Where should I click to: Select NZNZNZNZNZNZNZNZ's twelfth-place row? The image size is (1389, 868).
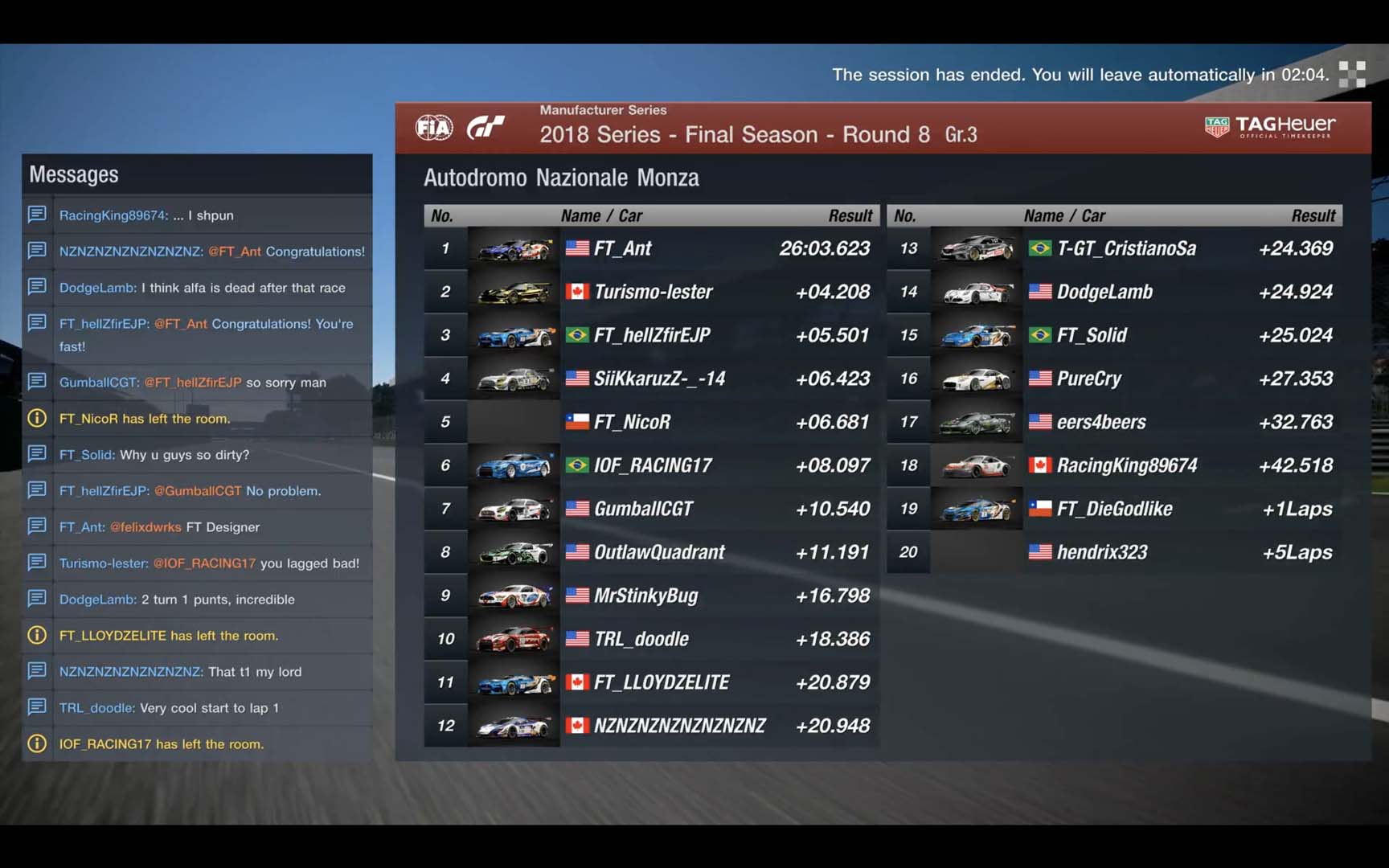(x=651, y=726)
